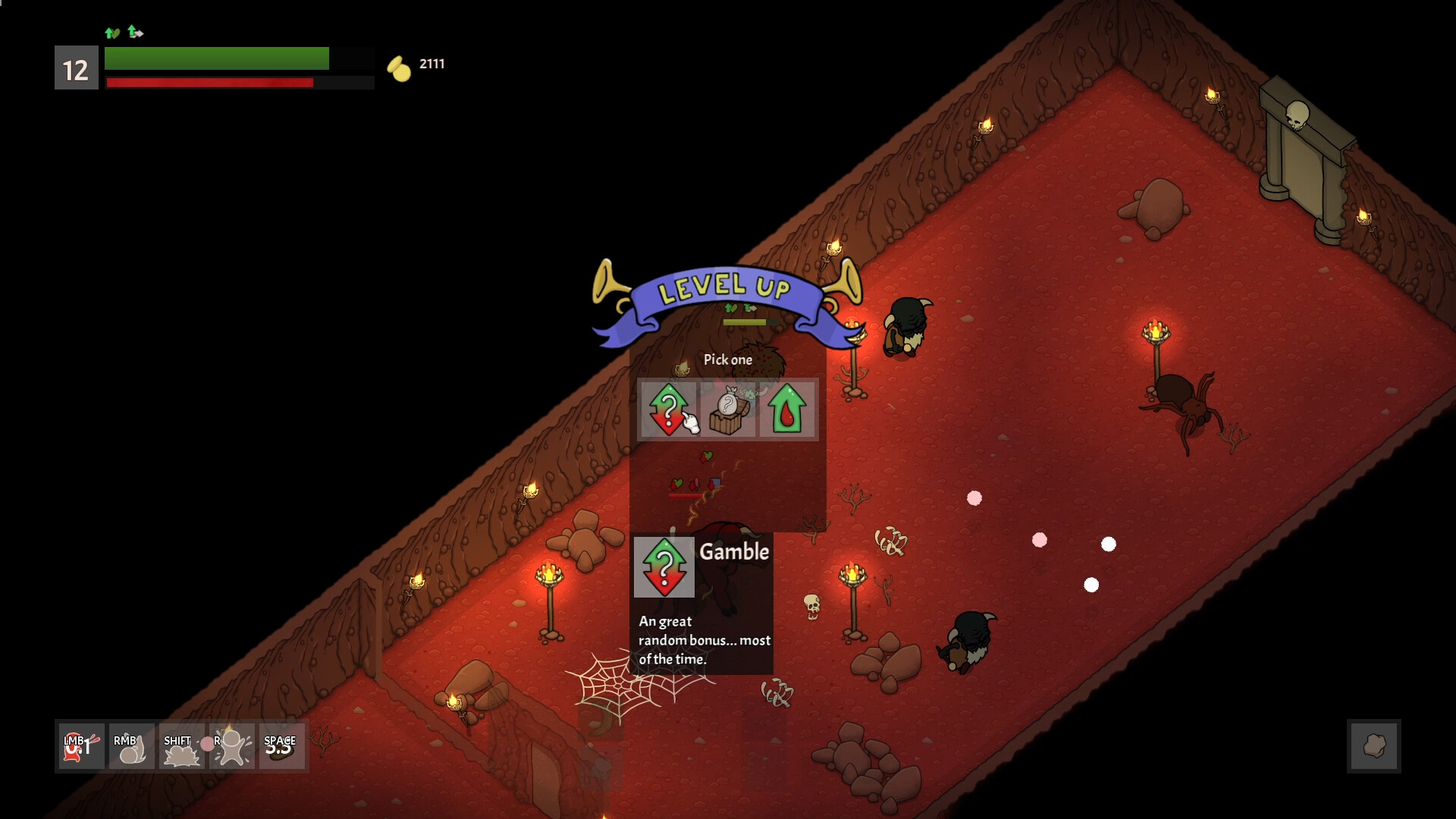This screenshot has width=1456, height=819.
Task: Choose the mystery loot chest reward
Action: 728,409
